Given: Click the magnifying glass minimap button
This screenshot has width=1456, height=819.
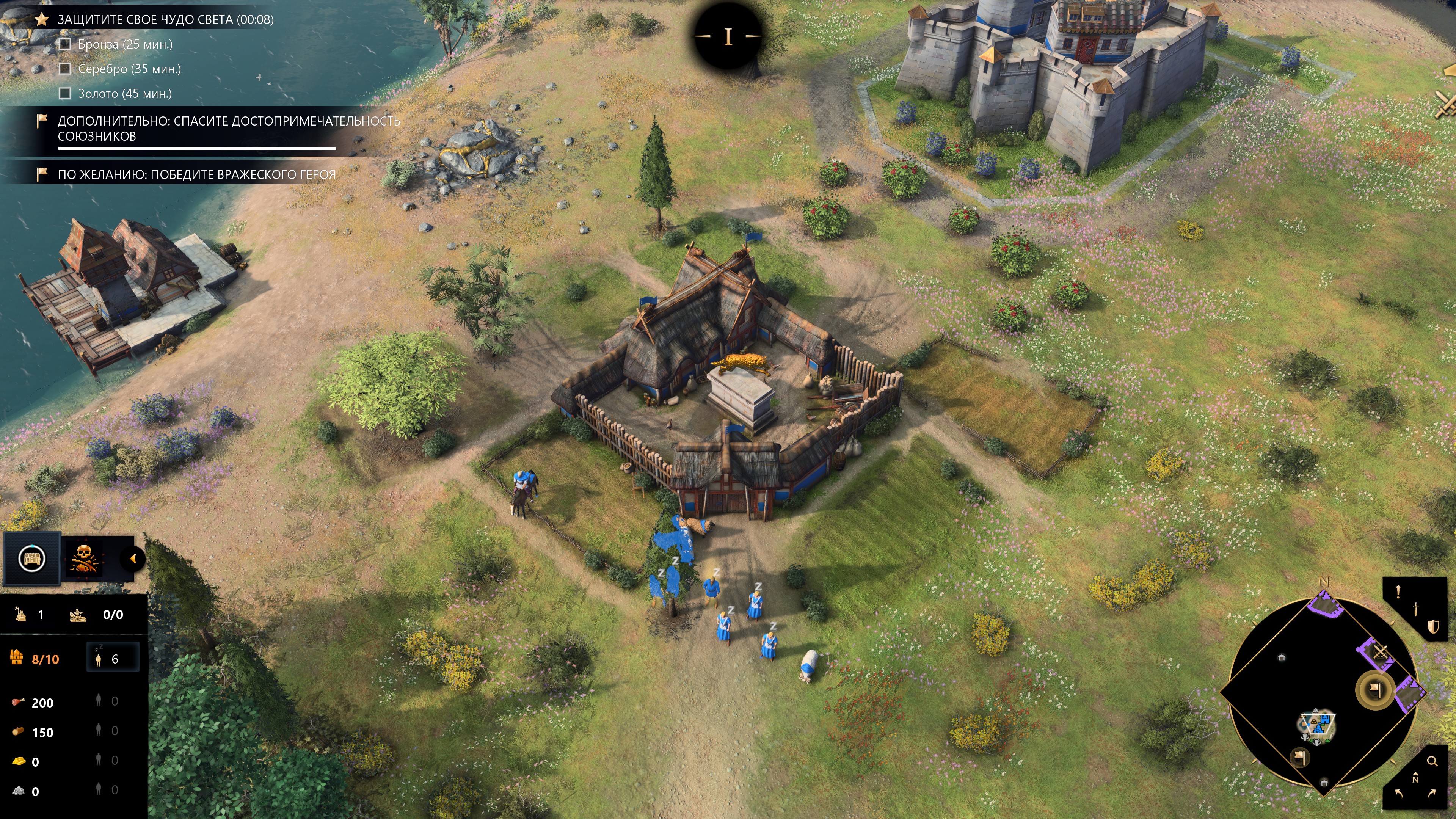Looking at the screenshot, I should (1432, 761).
